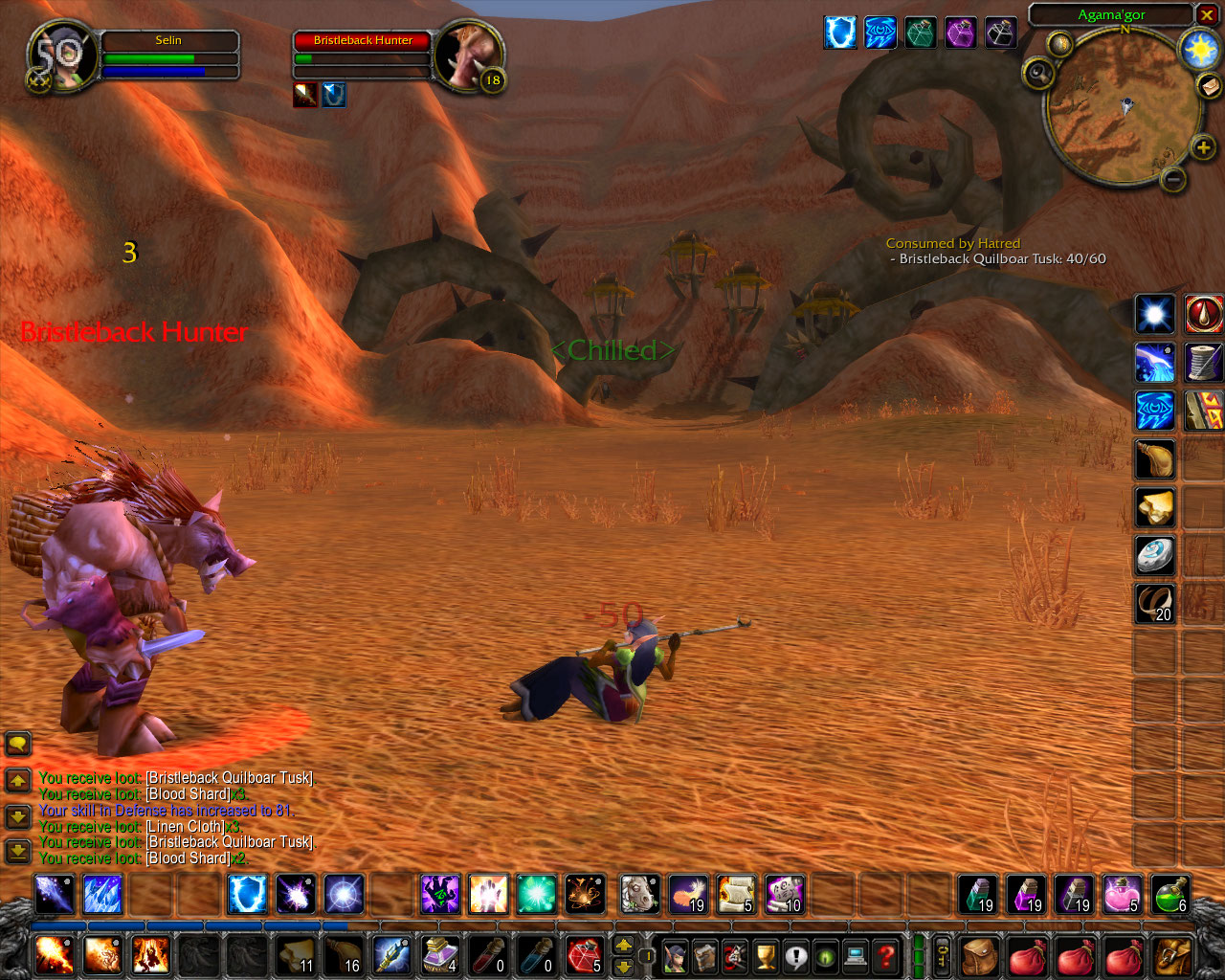Use the green potion flask with 6 charges
Viewport: 1225px width, 980px height.
(x=1169, y=895)
